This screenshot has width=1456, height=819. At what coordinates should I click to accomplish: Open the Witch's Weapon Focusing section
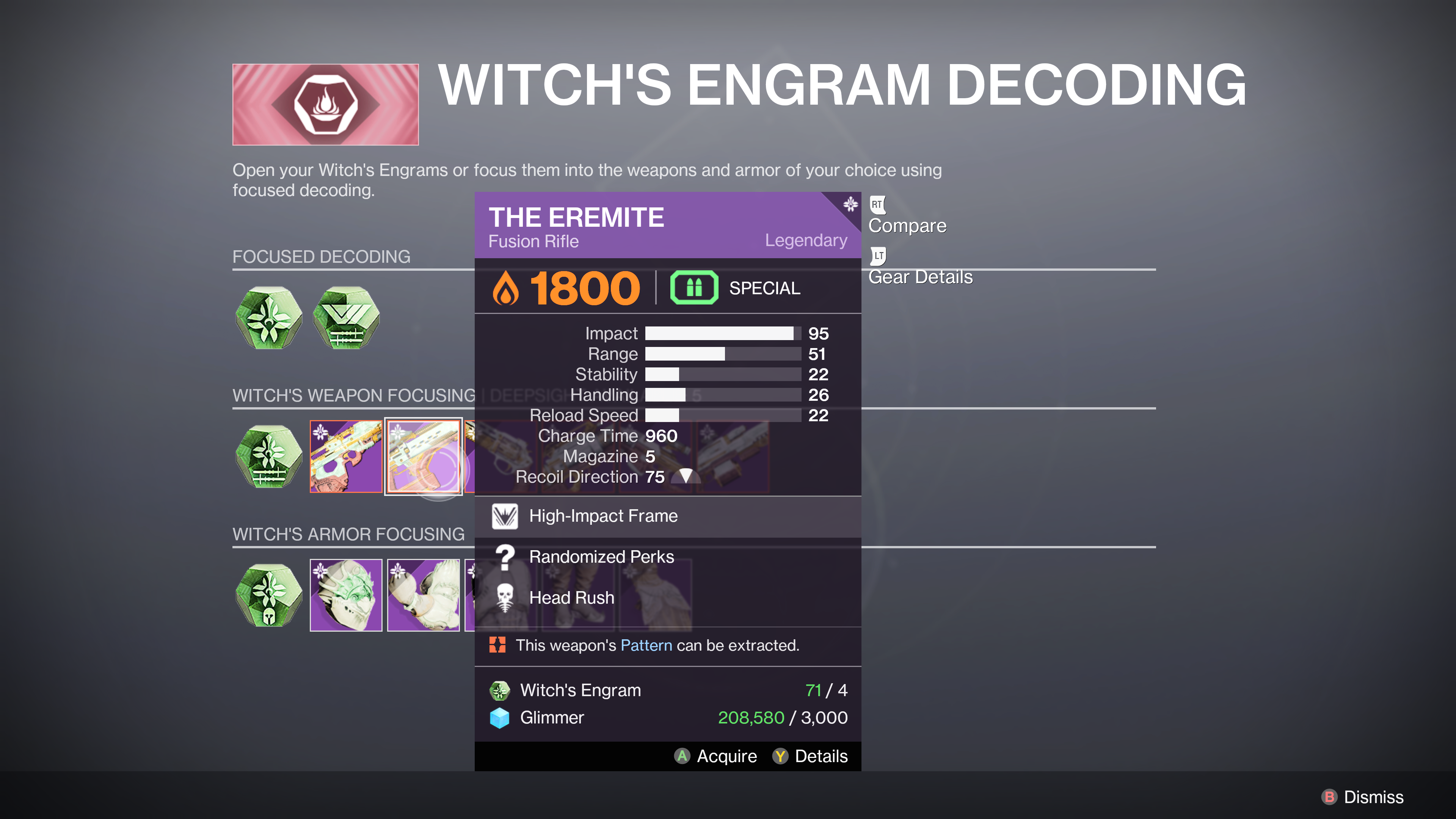353,395
